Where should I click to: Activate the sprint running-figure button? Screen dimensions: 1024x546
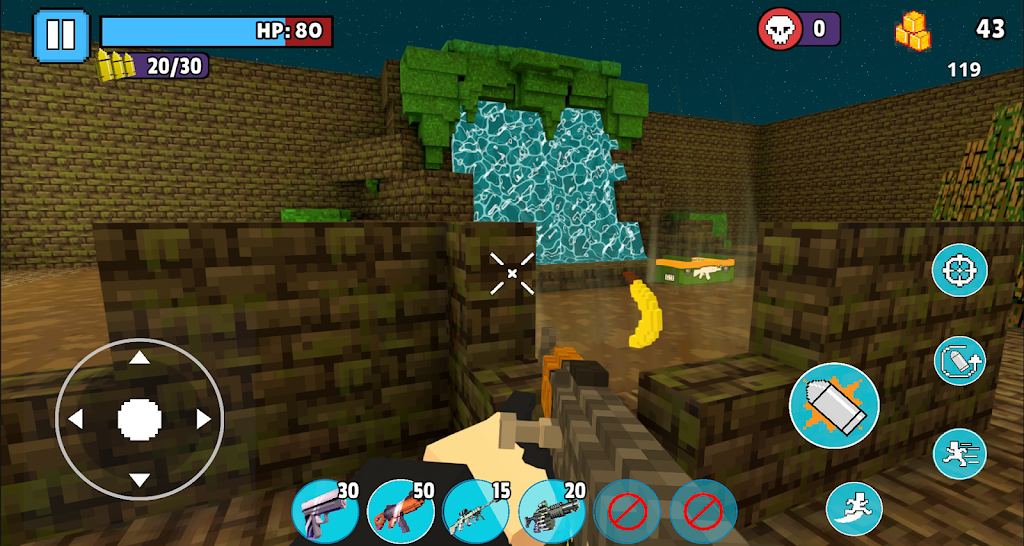(x=960, y=453)
